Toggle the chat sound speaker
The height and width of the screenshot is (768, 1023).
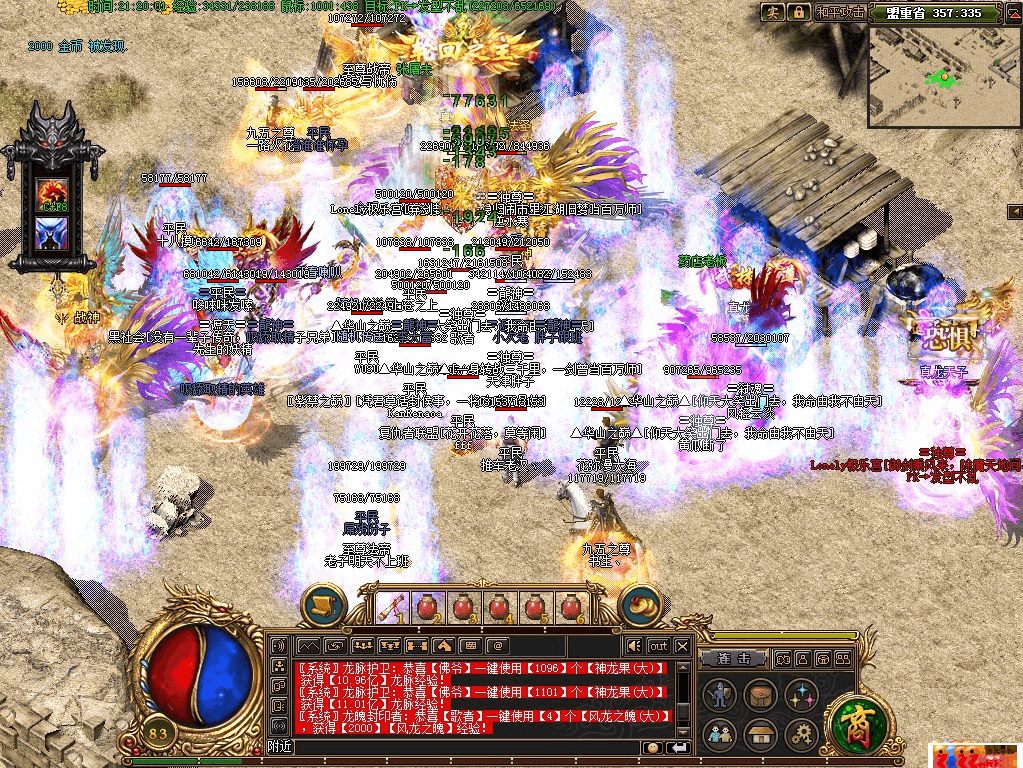coord(633,646)
